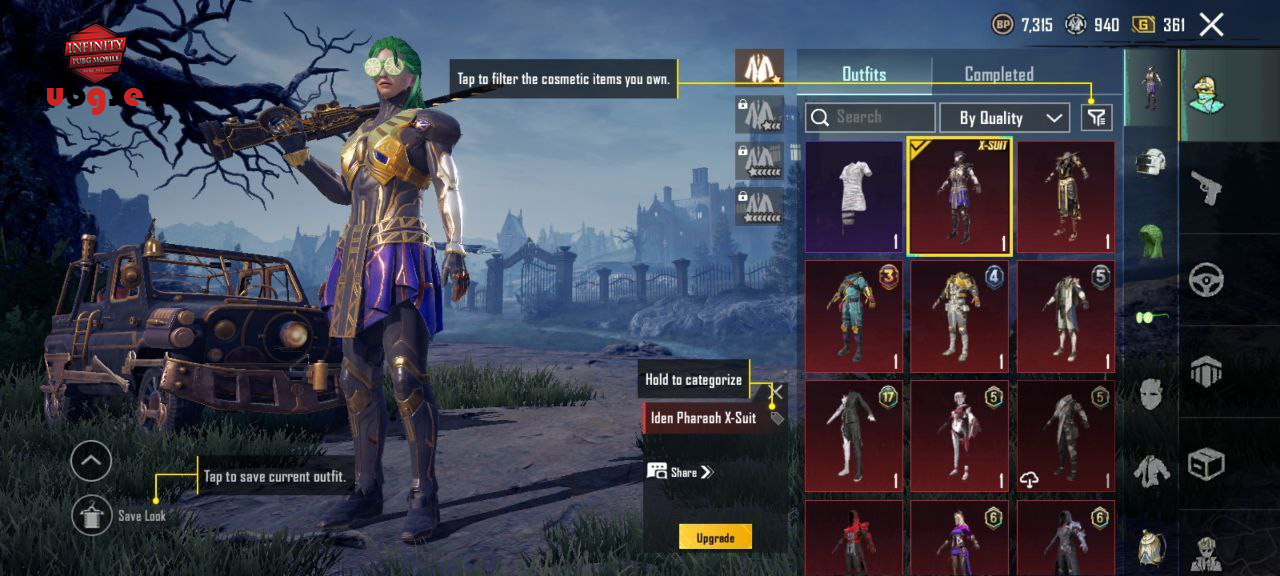Select the outfit with level 17 badge
Viewport: 1280px width, 576px height.
854,435
